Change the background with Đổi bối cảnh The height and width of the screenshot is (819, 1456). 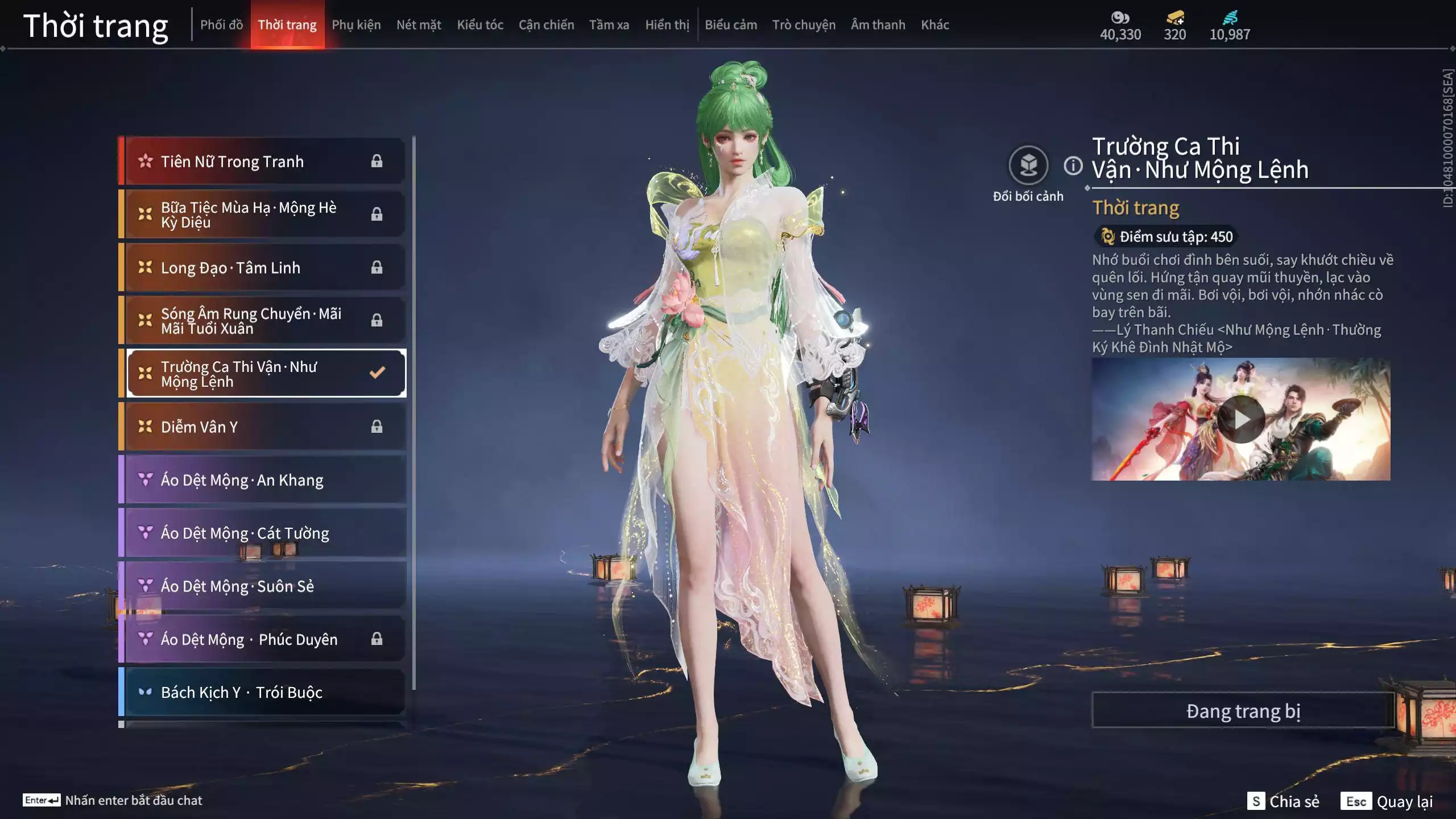pyautogui.click(x=1028, y=166)
